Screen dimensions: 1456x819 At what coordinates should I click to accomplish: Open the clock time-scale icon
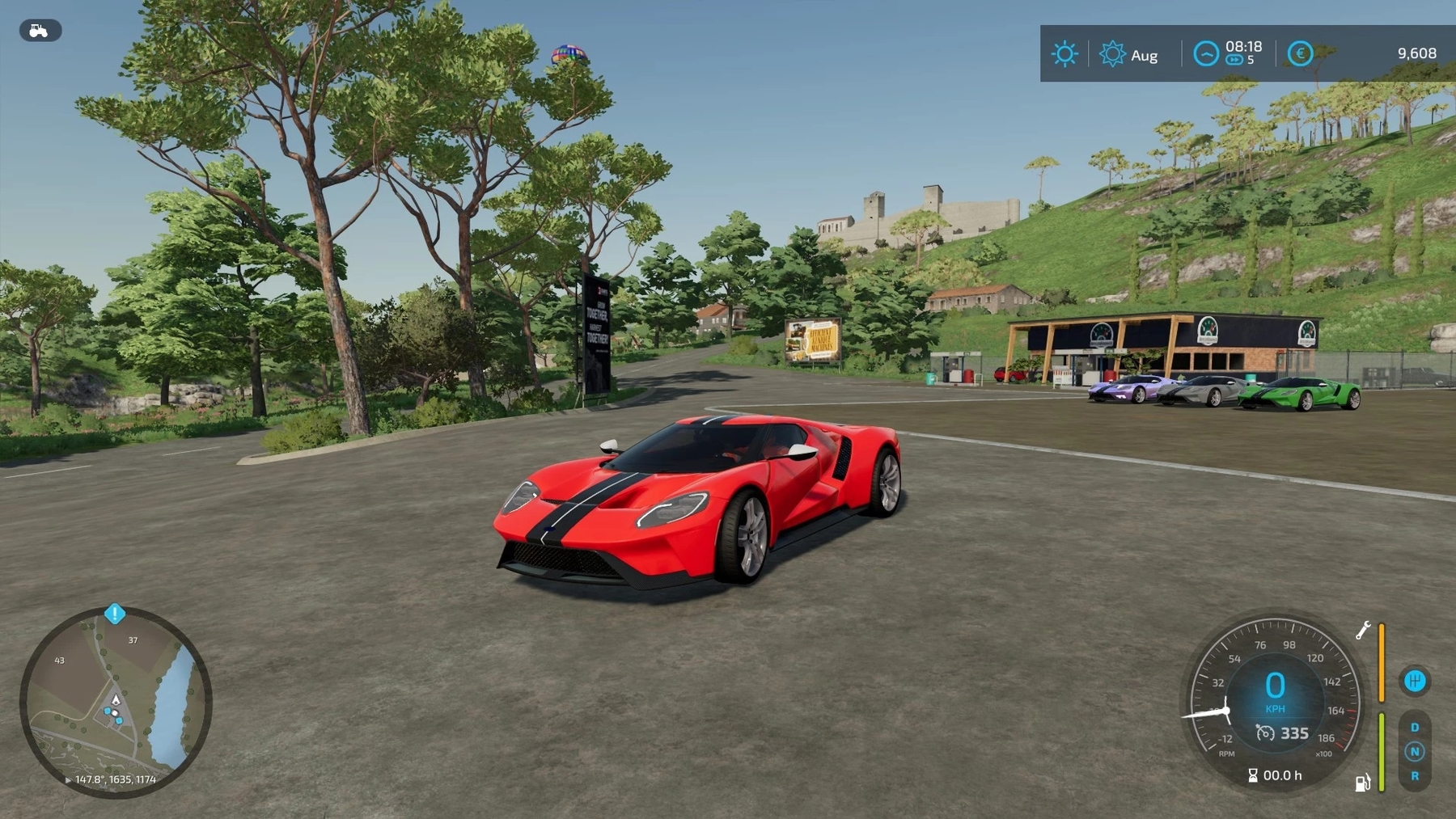tap(1205, 54)
